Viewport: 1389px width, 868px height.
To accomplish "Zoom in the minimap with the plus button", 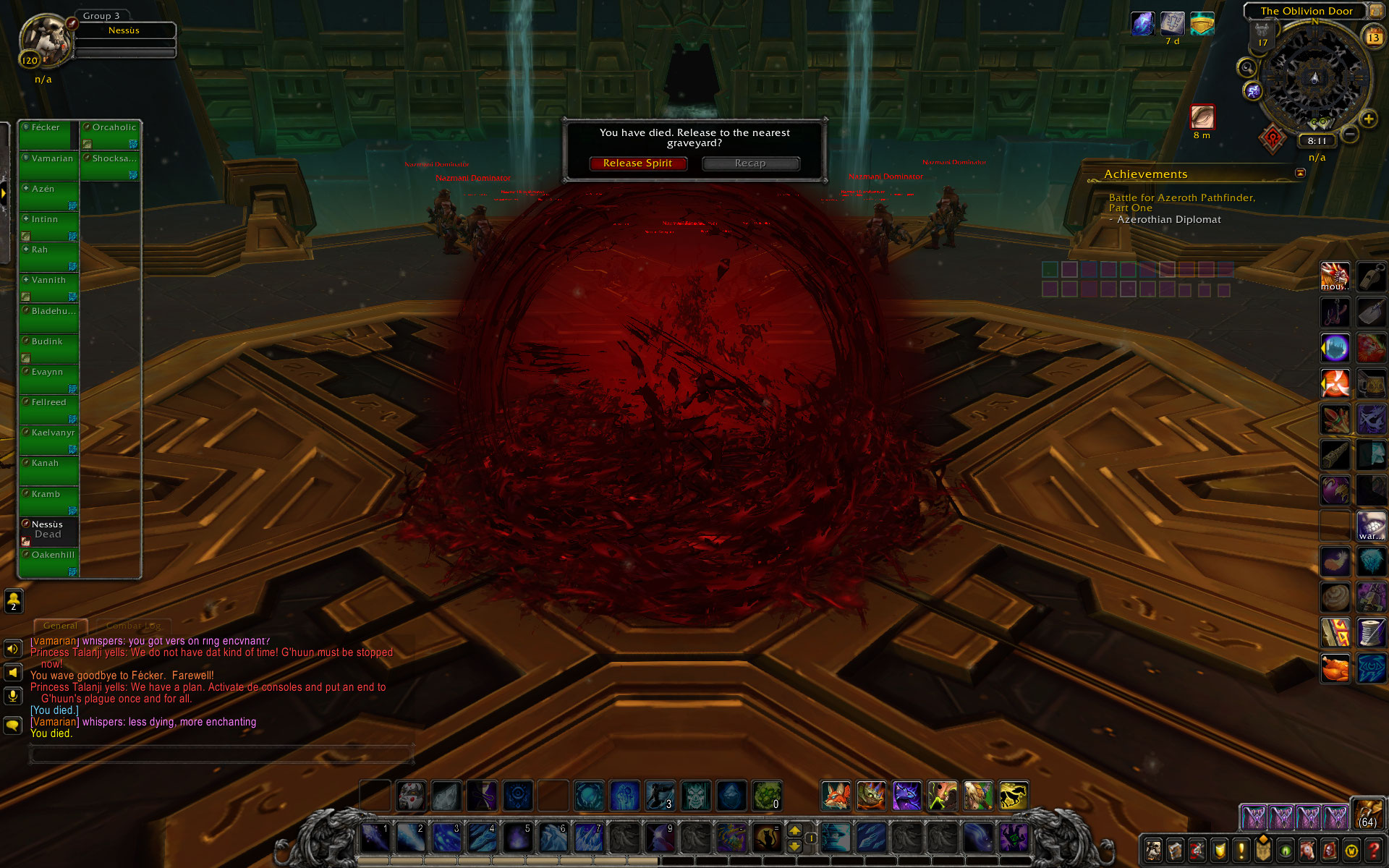I will (1368, 119).
